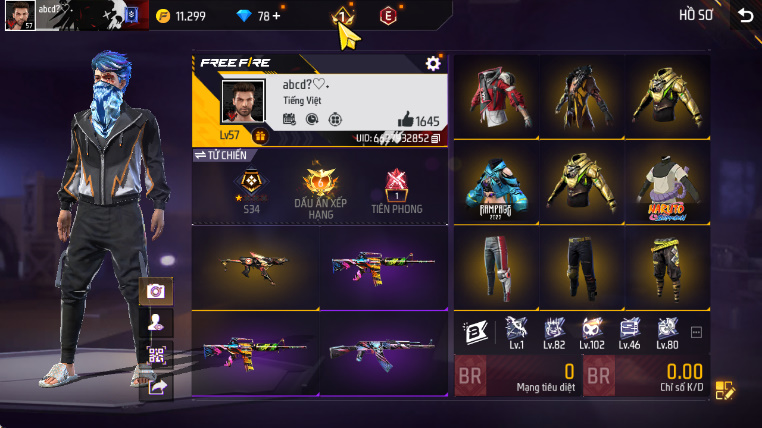Open the Lv.102 skull skill icon

coord(591,331)
